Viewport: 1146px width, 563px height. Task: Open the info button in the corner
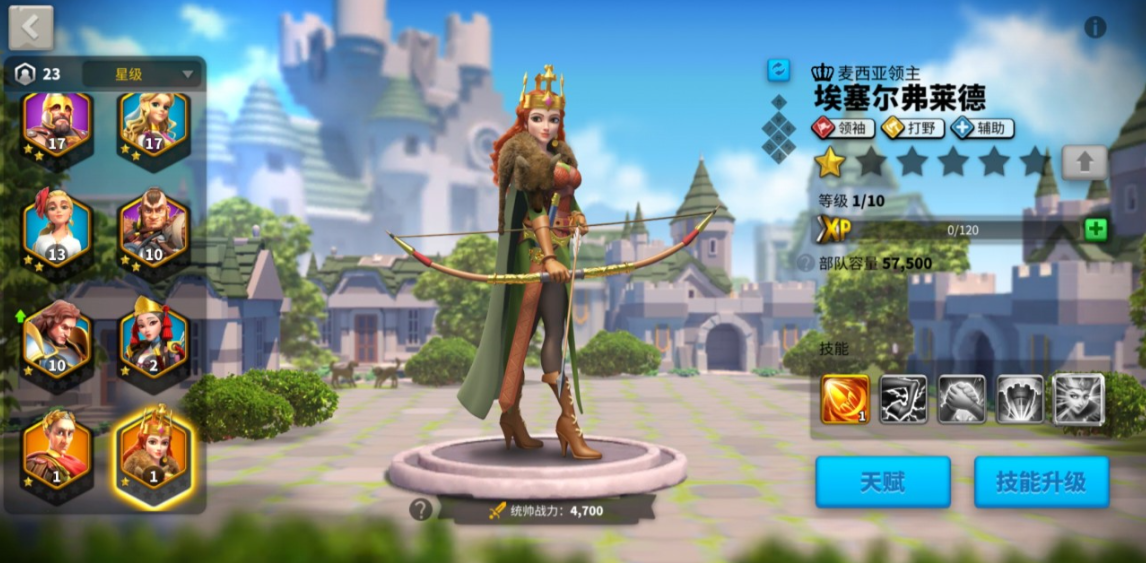tap(1095, 28)
